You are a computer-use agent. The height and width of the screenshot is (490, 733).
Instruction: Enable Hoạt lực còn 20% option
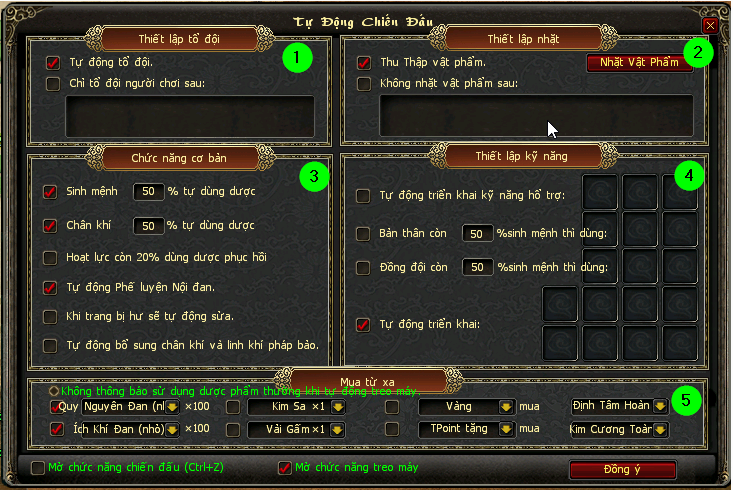tap(50, 257)
